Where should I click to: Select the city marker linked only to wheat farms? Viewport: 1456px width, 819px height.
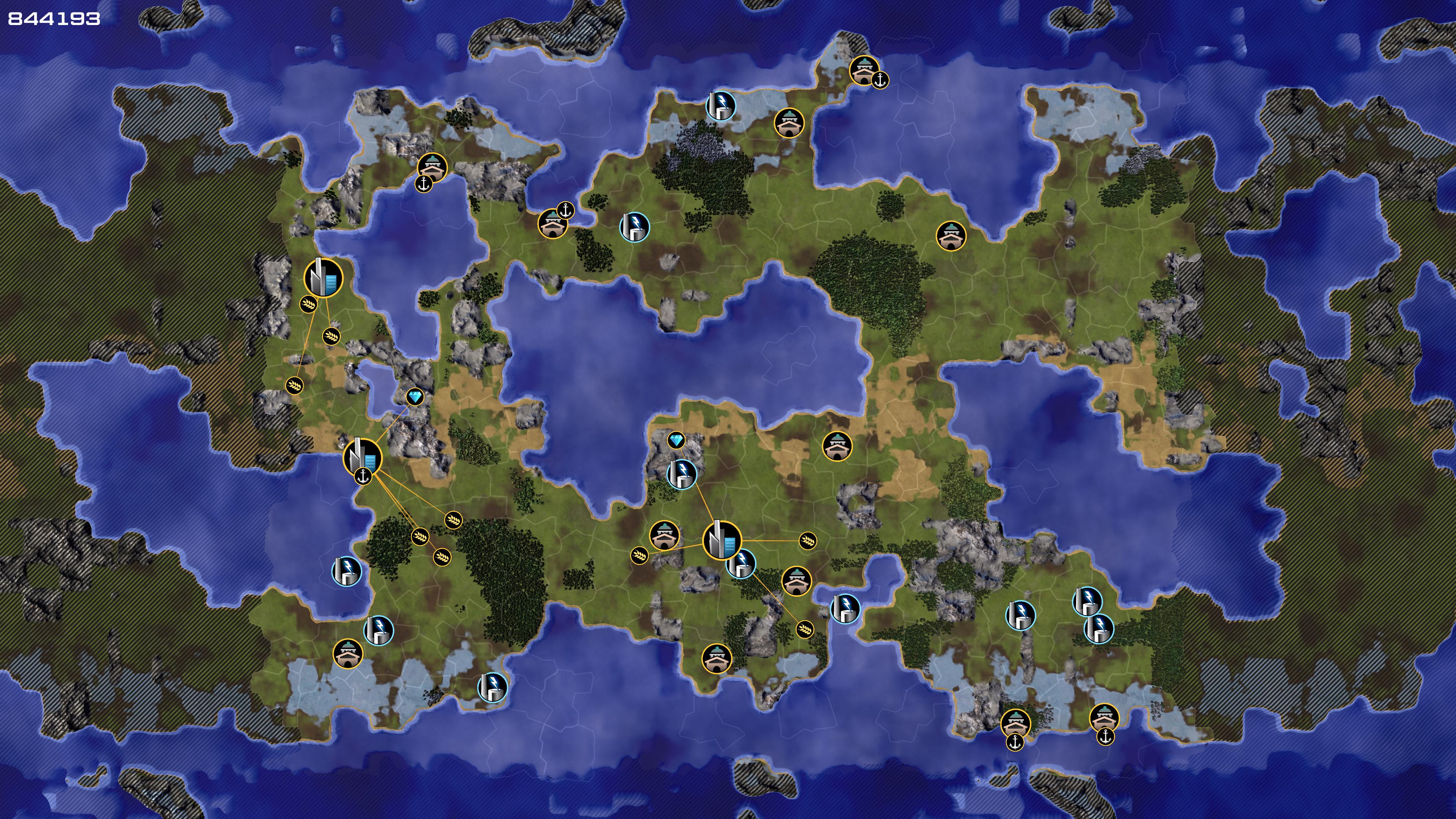click(323, 278)
